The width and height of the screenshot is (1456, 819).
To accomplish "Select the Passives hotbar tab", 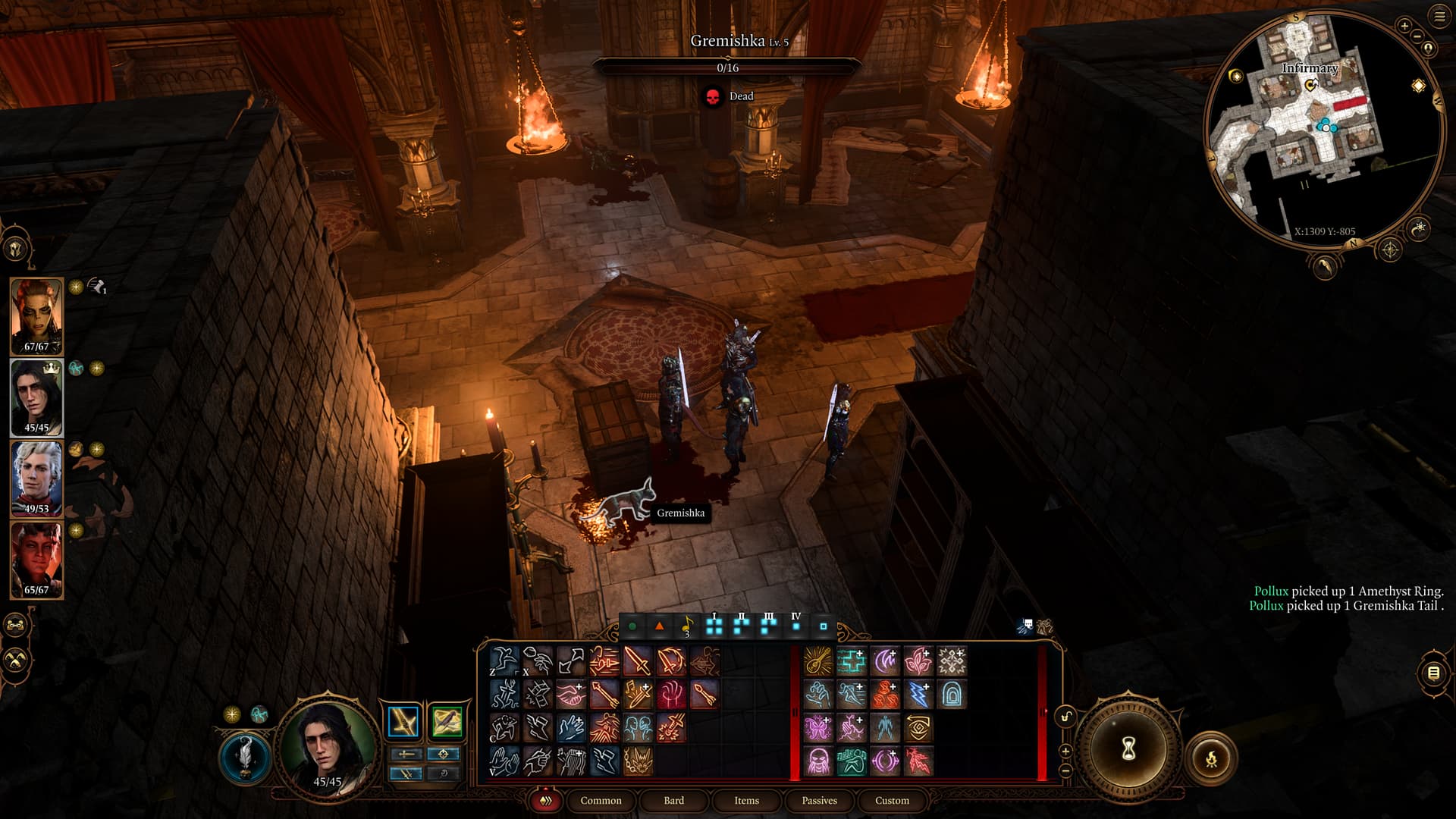I will [819, 801].
